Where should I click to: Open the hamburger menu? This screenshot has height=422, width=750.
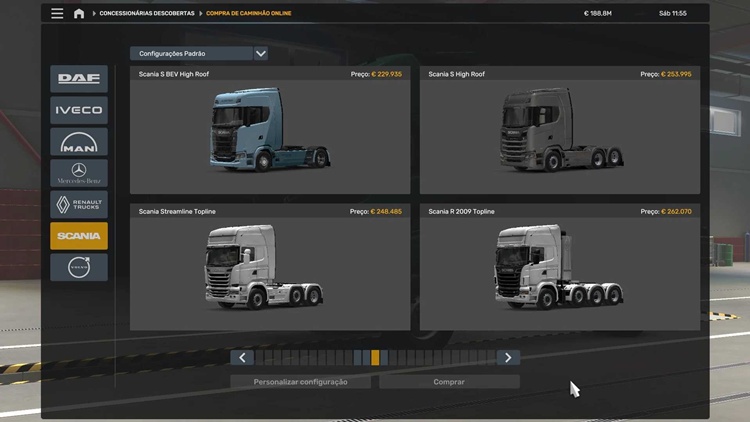click(x=57, y=14)
